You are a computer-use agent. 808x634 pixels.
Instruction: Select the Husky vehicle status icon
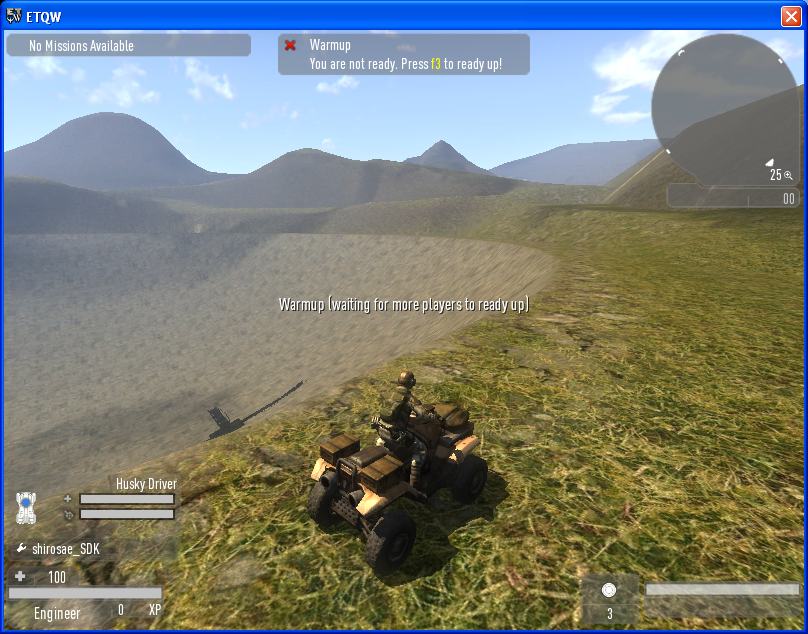click(27, 507)
